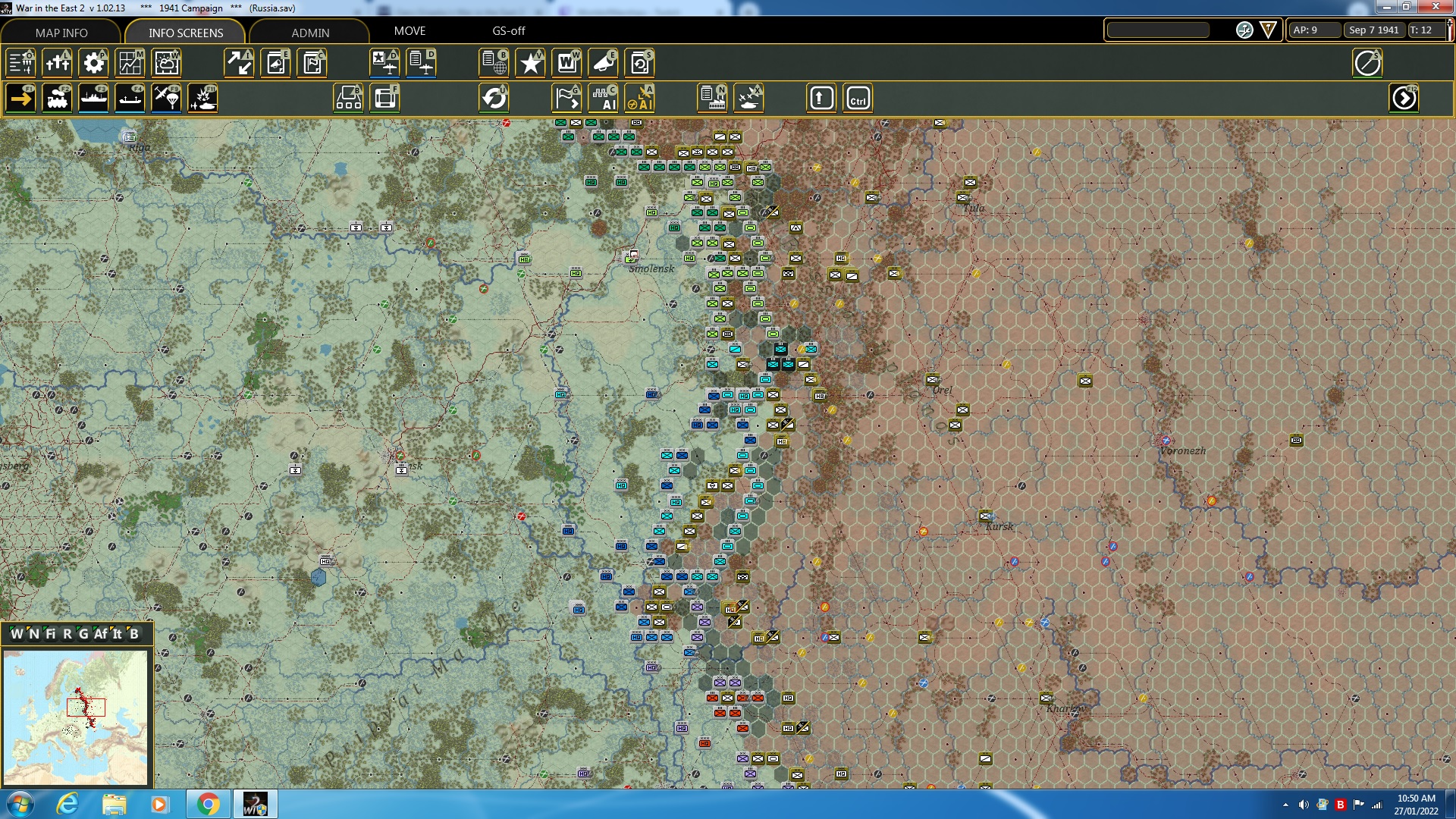The width and height of the screenshot is (1456, 819).
Task: Activate the Ctrl modifier button
Action: pyautogui.click(x=859, y=98)
